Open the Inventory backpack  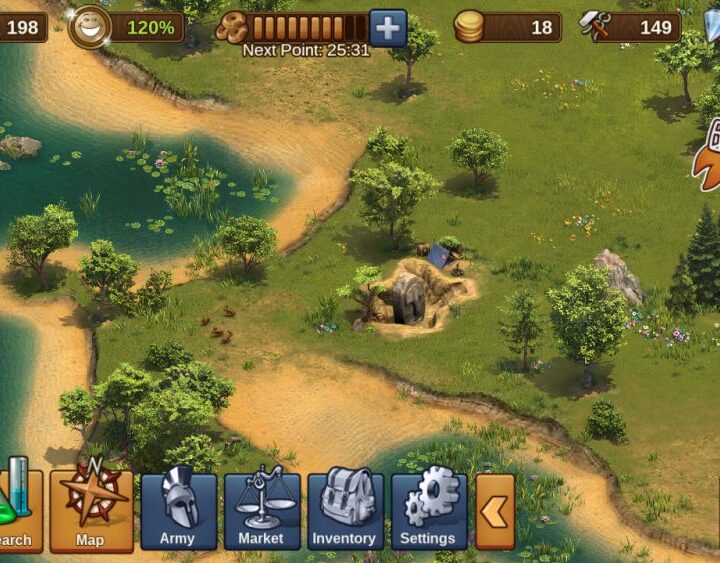click(345, 510)
